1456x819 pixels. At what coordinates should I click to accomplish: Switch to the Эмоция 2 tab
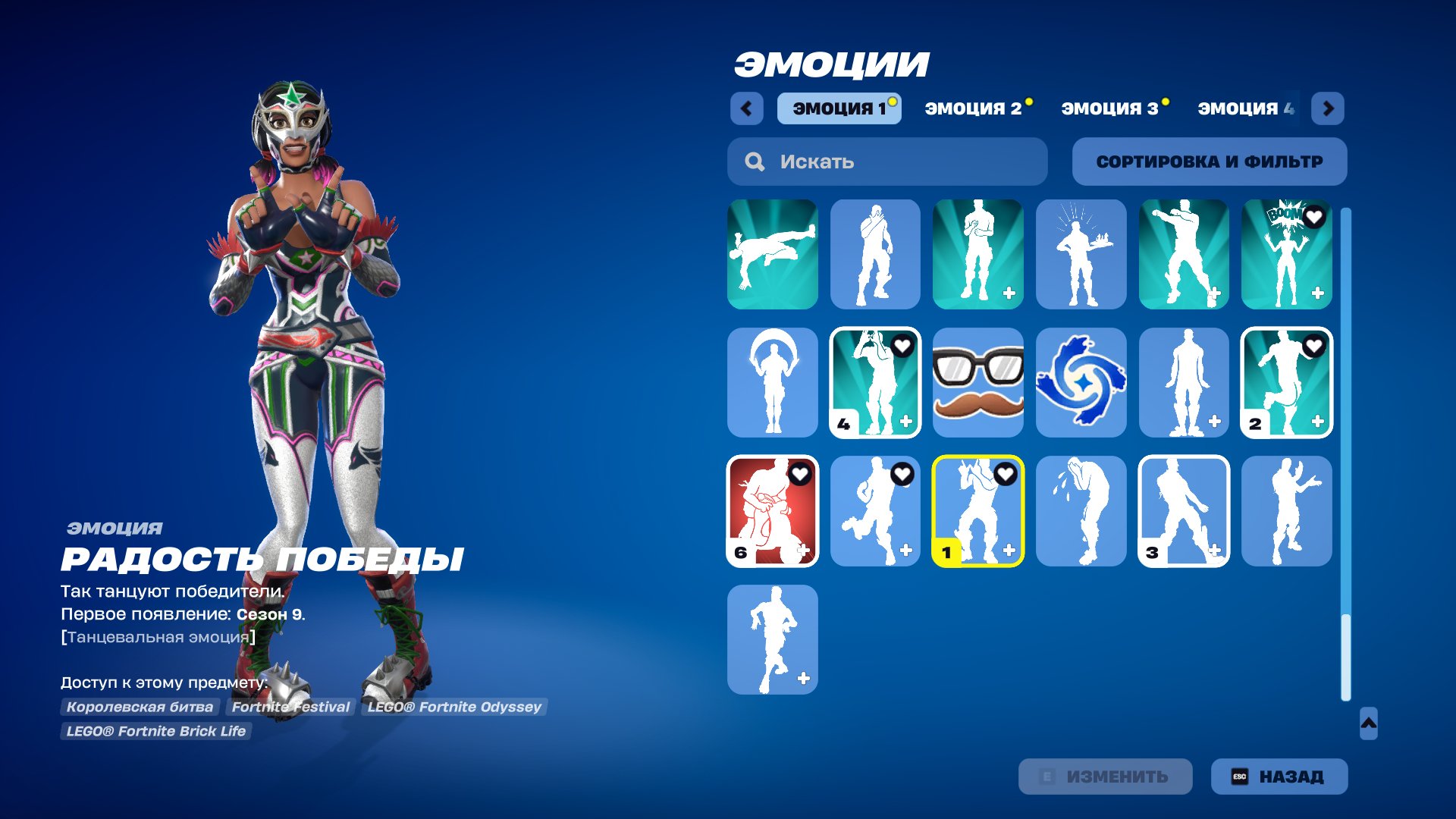[x=974, y=108]
